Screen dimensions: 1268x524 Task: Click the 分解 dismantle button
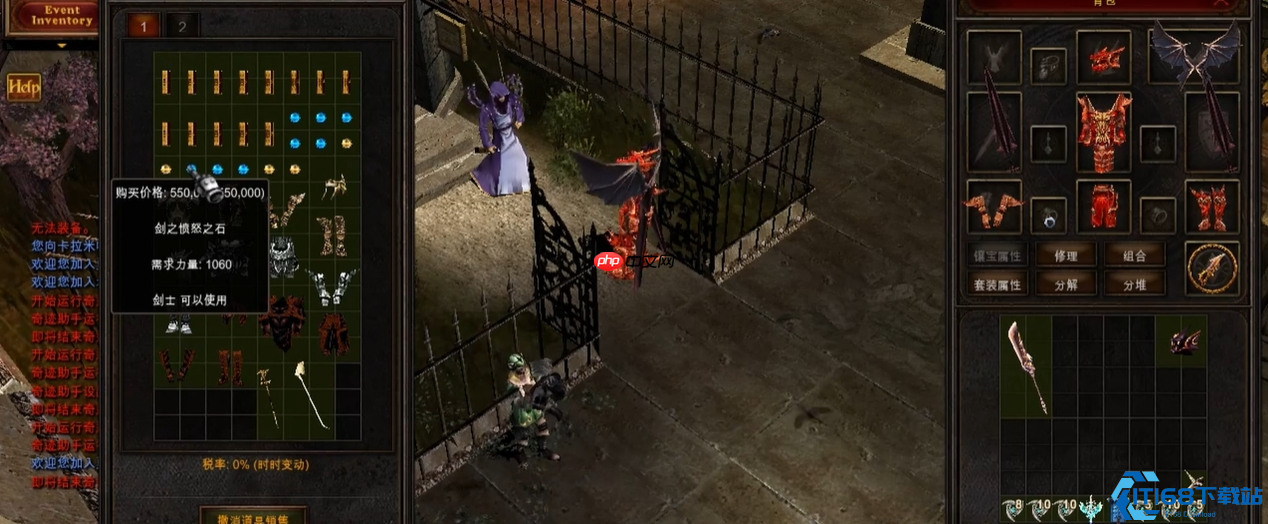pyautogui.click(x=1066, y=284)
